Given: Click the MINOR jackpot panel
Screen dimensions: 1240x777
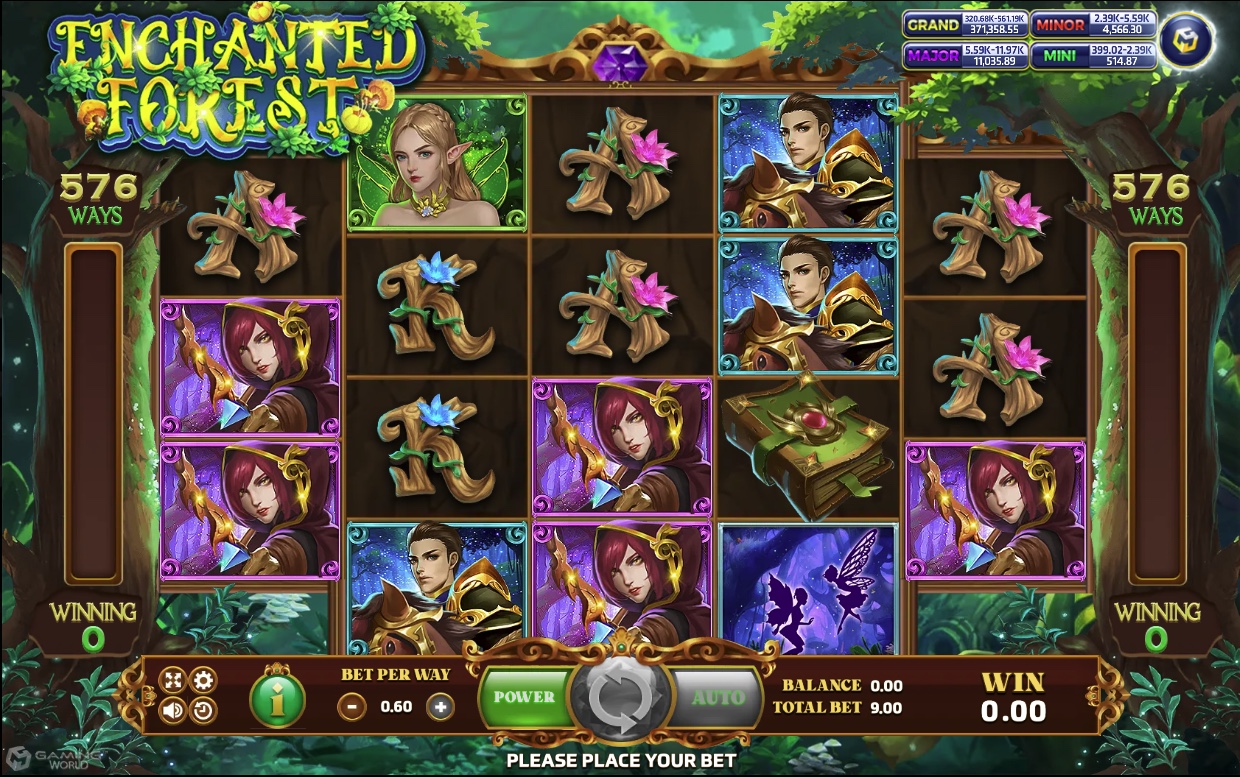Looking at the screenshot, I should (x=1092, y=25).
